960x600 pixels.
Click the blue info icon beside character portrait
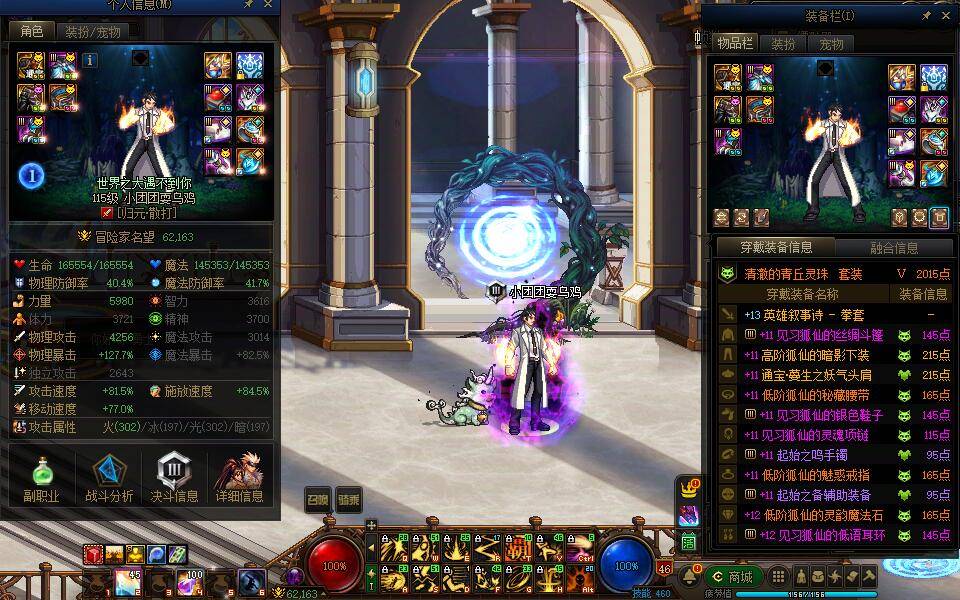coord(90,60)
